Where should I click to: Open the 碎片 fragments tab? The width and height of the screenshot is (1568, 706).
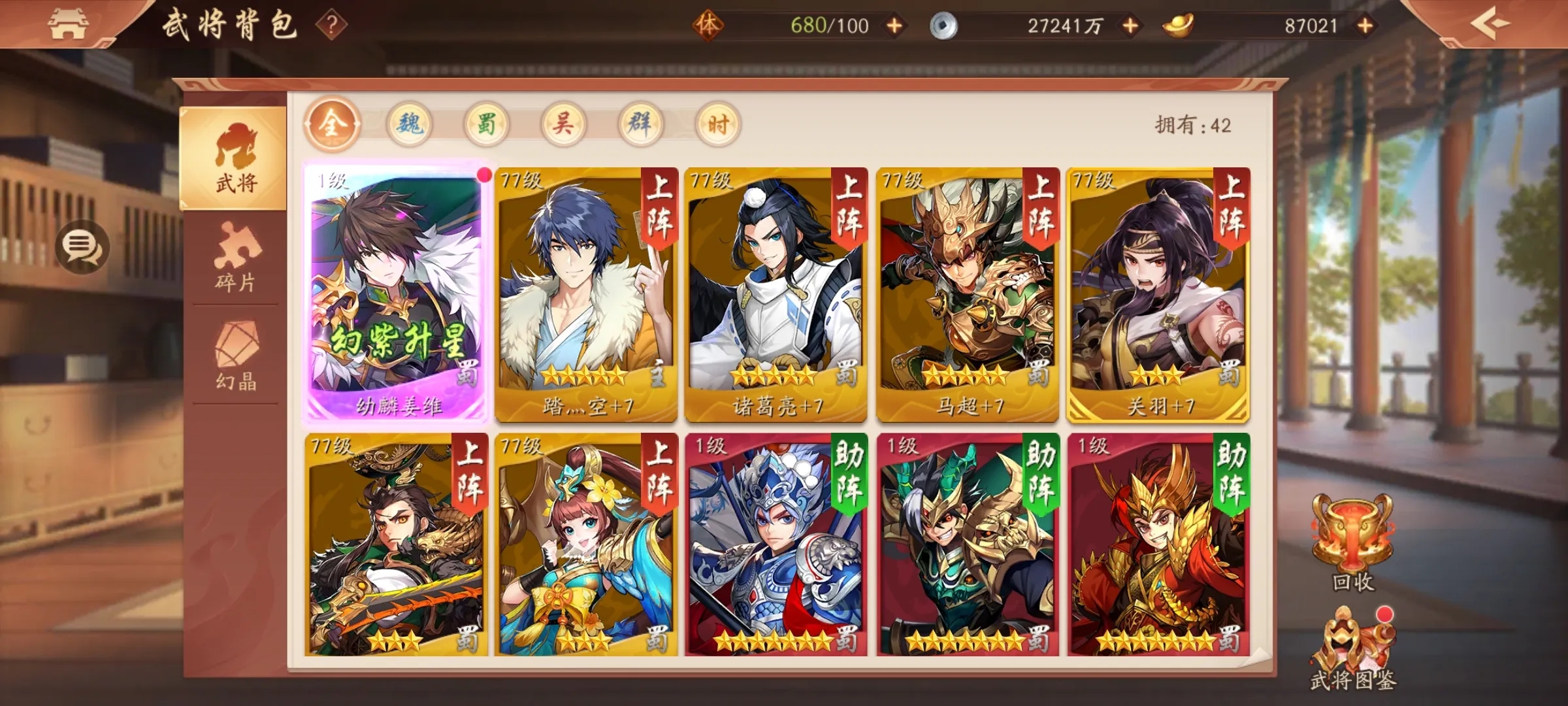pyautogui.click(x=235, y=256)
